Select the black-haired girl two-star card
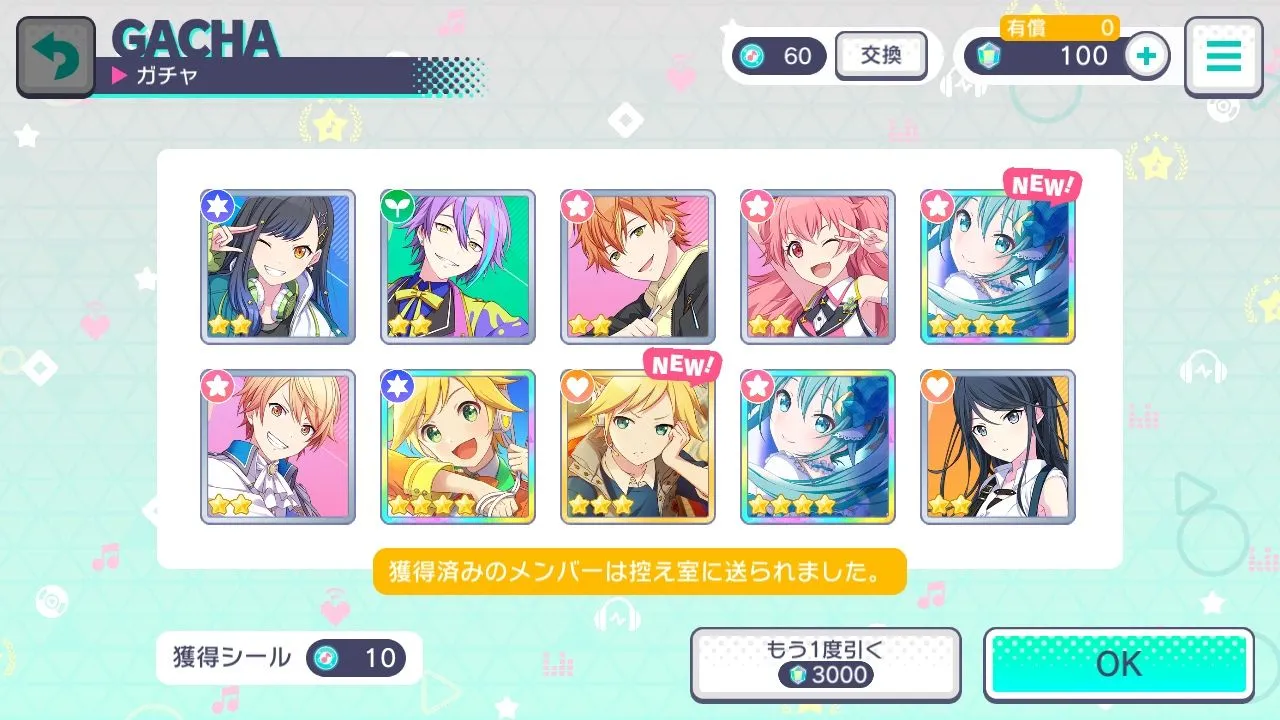This screenshot has height=720, width=1280. (998, 447)
